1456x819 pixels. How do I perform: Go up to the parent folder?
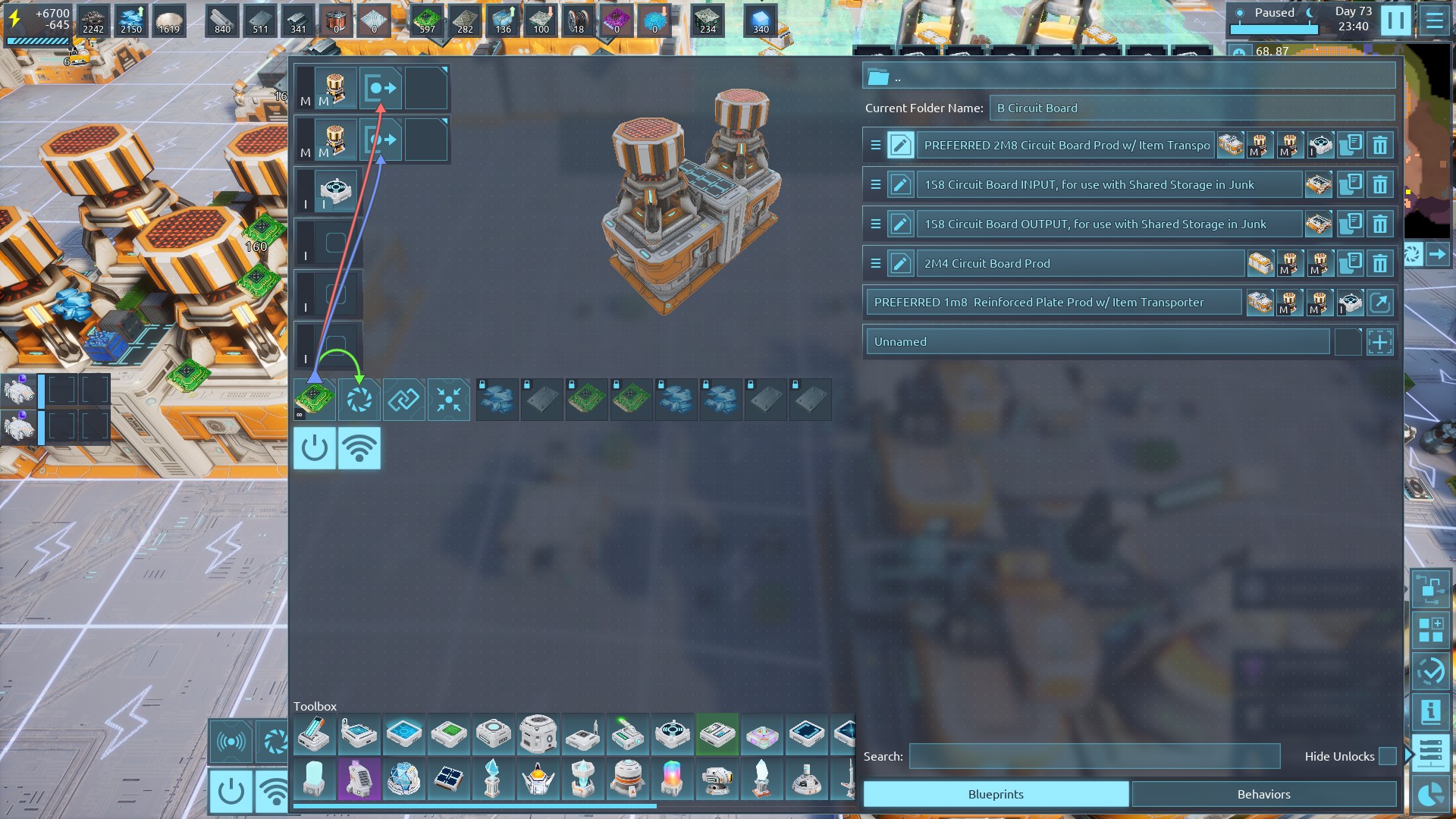879,77
